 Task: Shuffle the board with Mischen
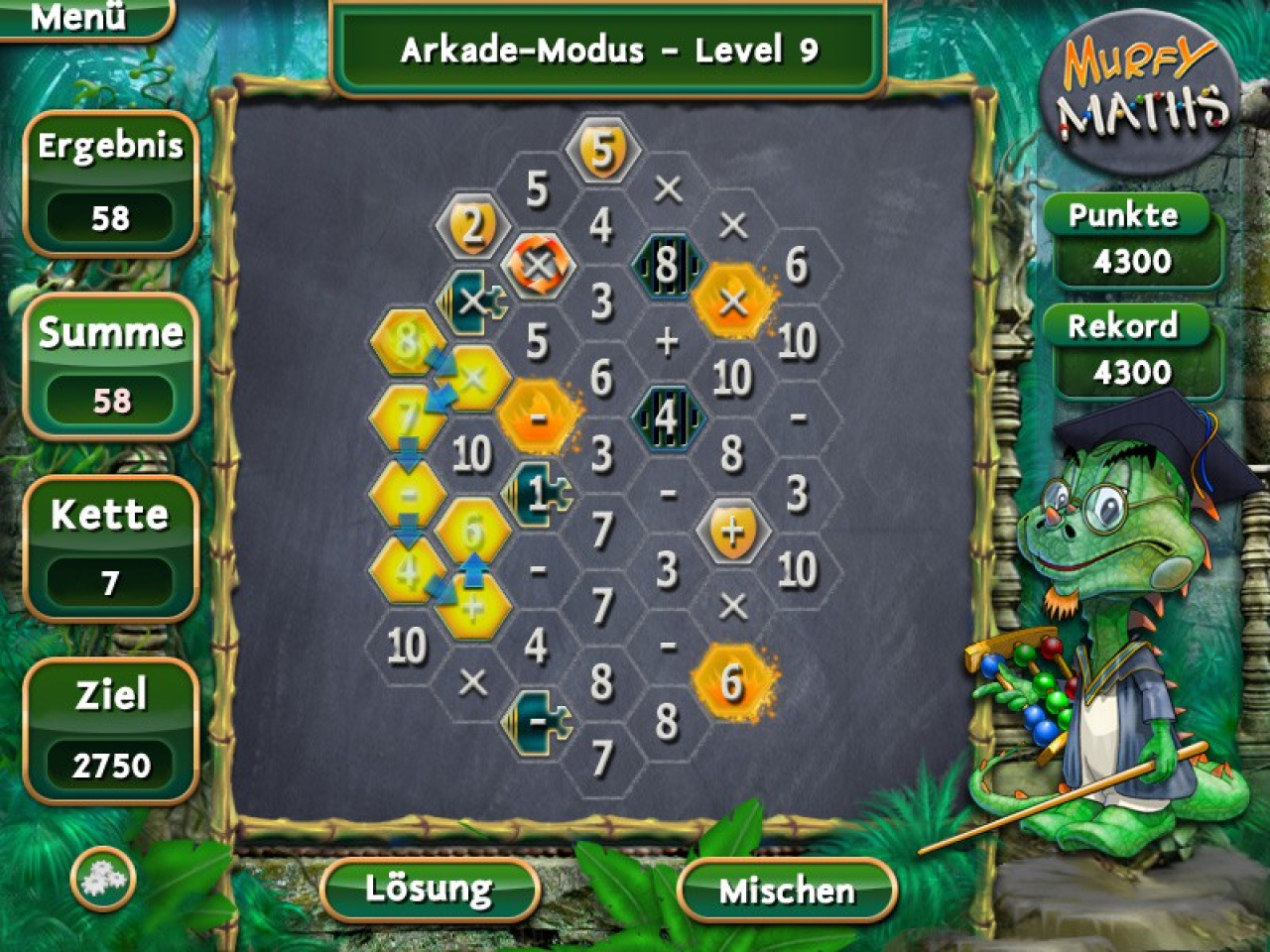tap(787, 890)
